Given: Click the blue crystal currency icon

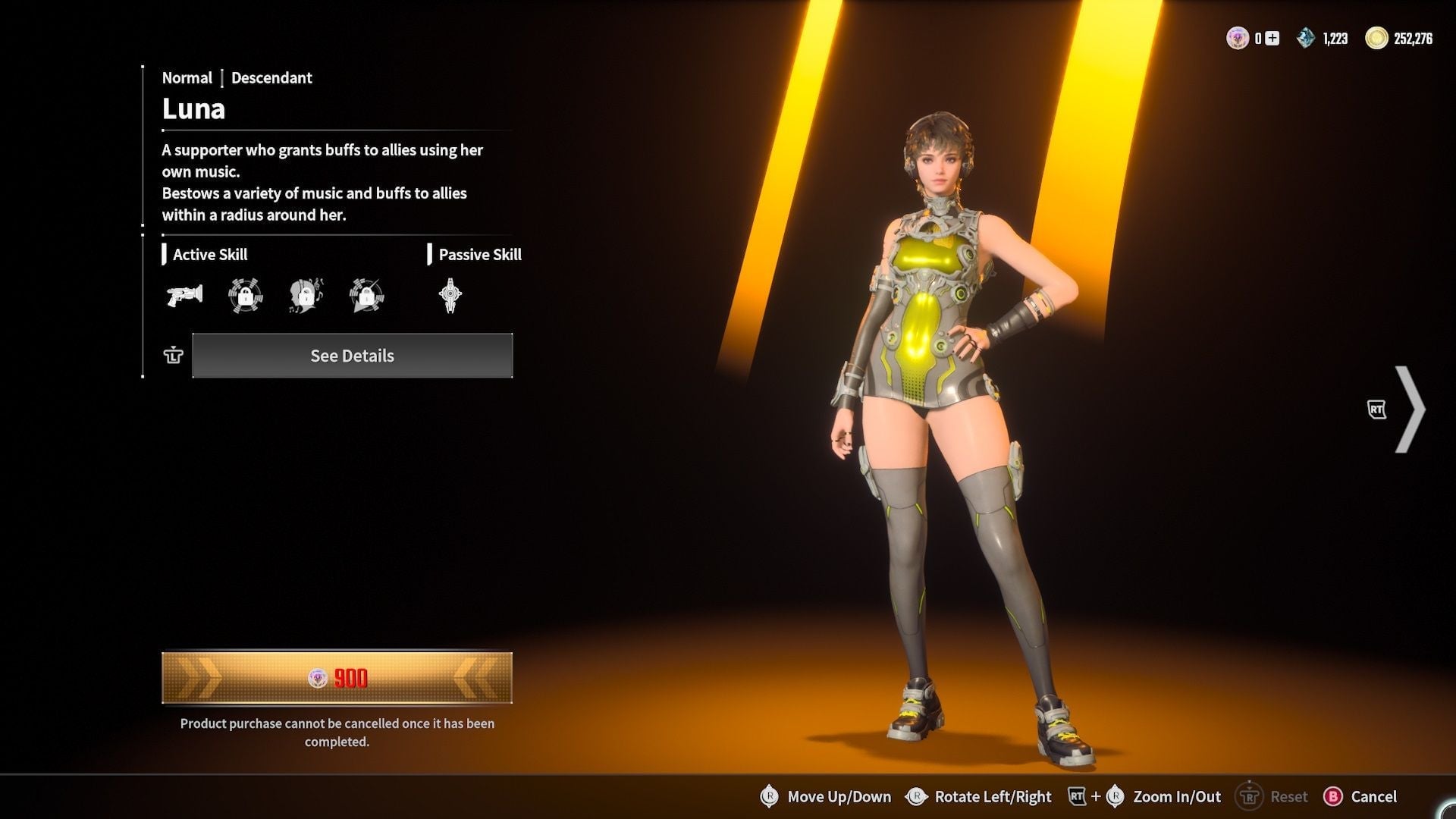Looking at the screenshot, I should point(1305,36).
